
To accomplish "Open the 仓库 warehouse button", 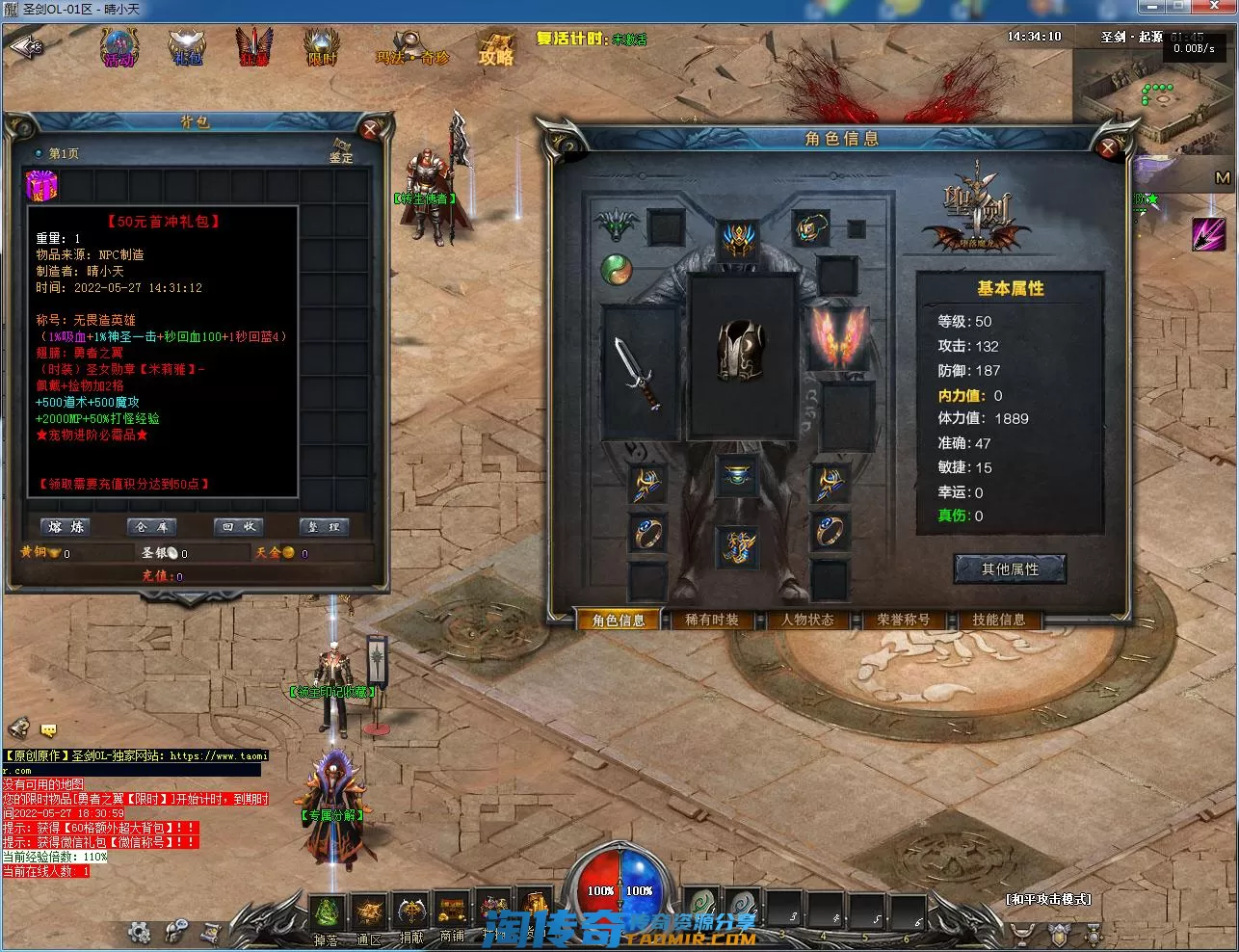I will tap(152, 527).
